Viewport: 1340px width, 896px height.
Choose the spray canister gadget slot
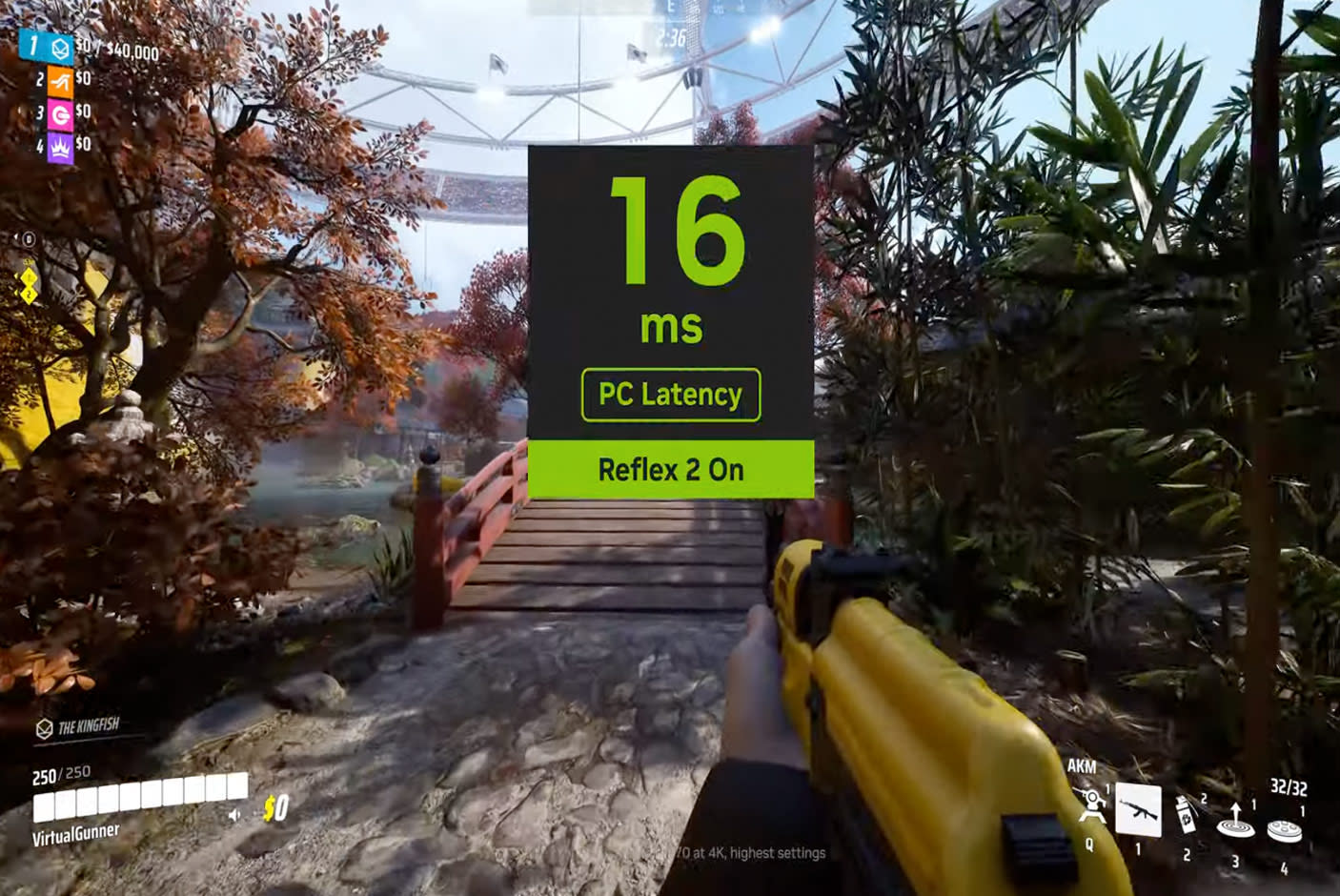(x=1187, y=815)
